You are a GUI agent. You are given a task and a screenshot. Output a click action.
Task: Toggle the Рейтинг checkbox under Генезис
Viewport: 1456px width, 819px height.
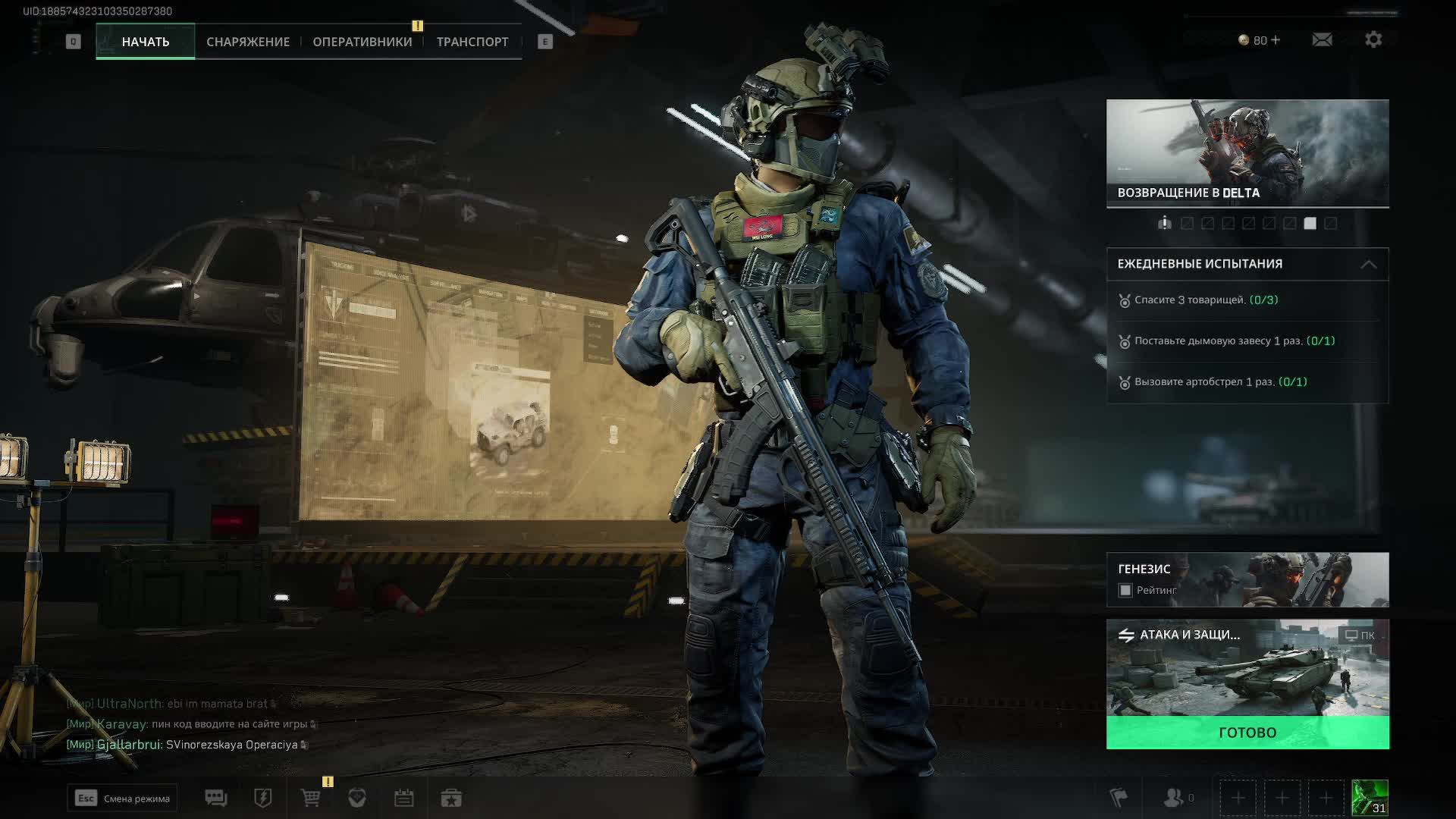tap(1125, 590)
